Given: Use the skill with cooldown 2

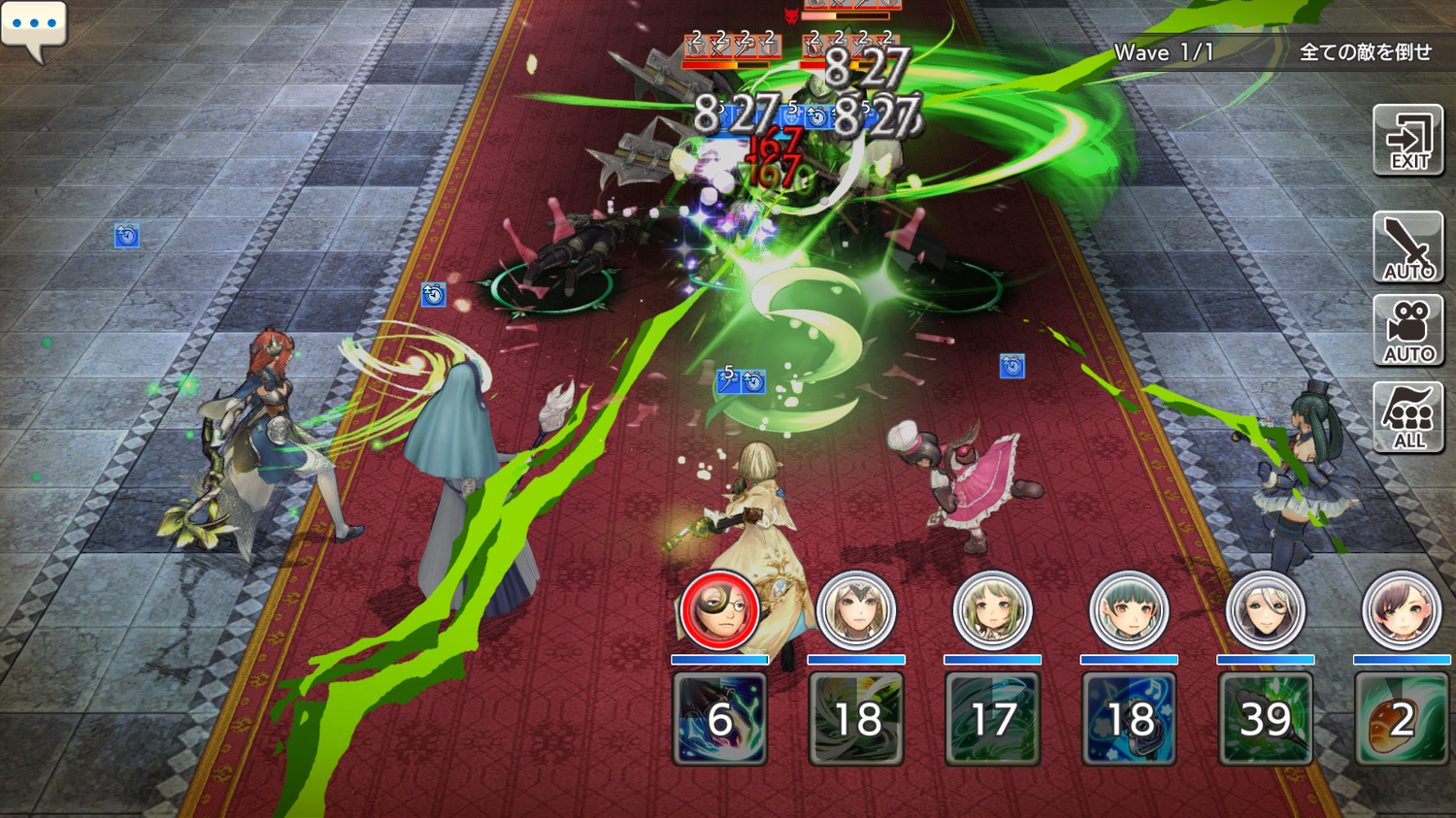Looking at the screenshot, I should pyautogui.click(x=1401, y=719).
